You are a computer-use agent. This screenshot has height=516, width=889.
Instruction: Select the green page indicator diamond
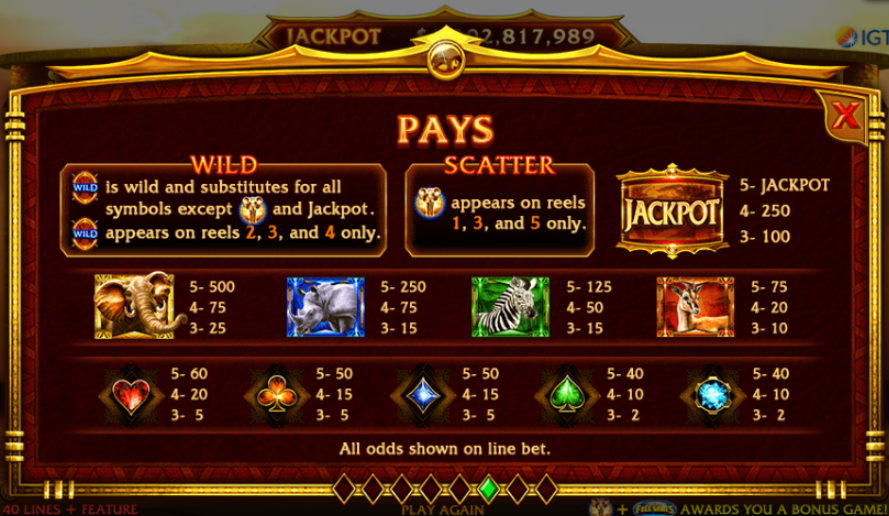click(x=488, y=488)
